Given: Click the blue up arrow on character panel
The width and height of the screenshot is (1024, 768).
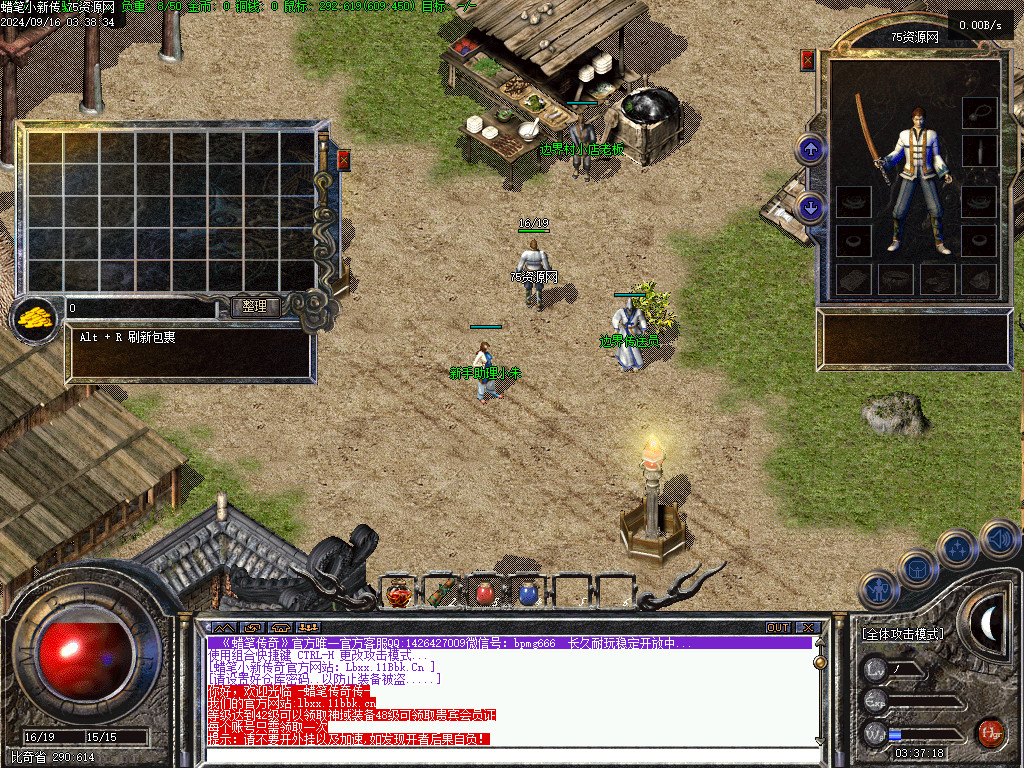Looking at the screenshot, I should coord(810,150).
